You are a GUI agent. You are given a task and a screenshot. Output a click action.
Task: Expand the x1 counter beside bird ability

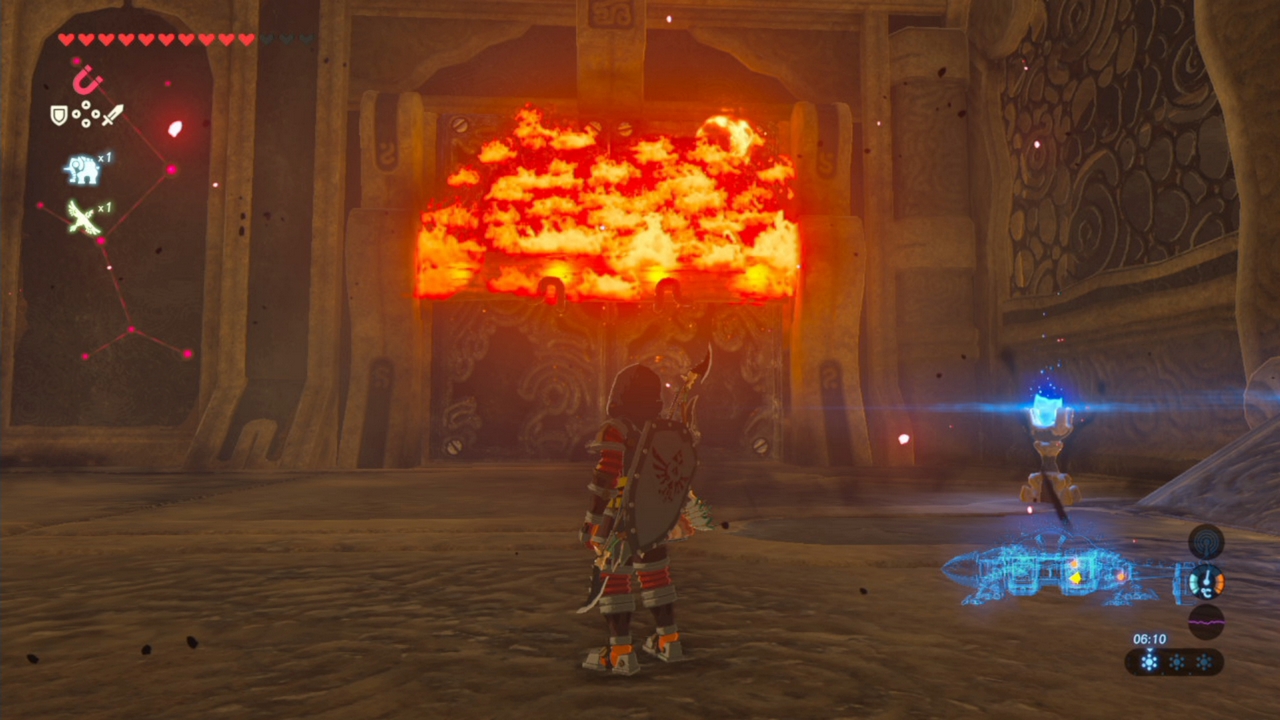point(103,207)
